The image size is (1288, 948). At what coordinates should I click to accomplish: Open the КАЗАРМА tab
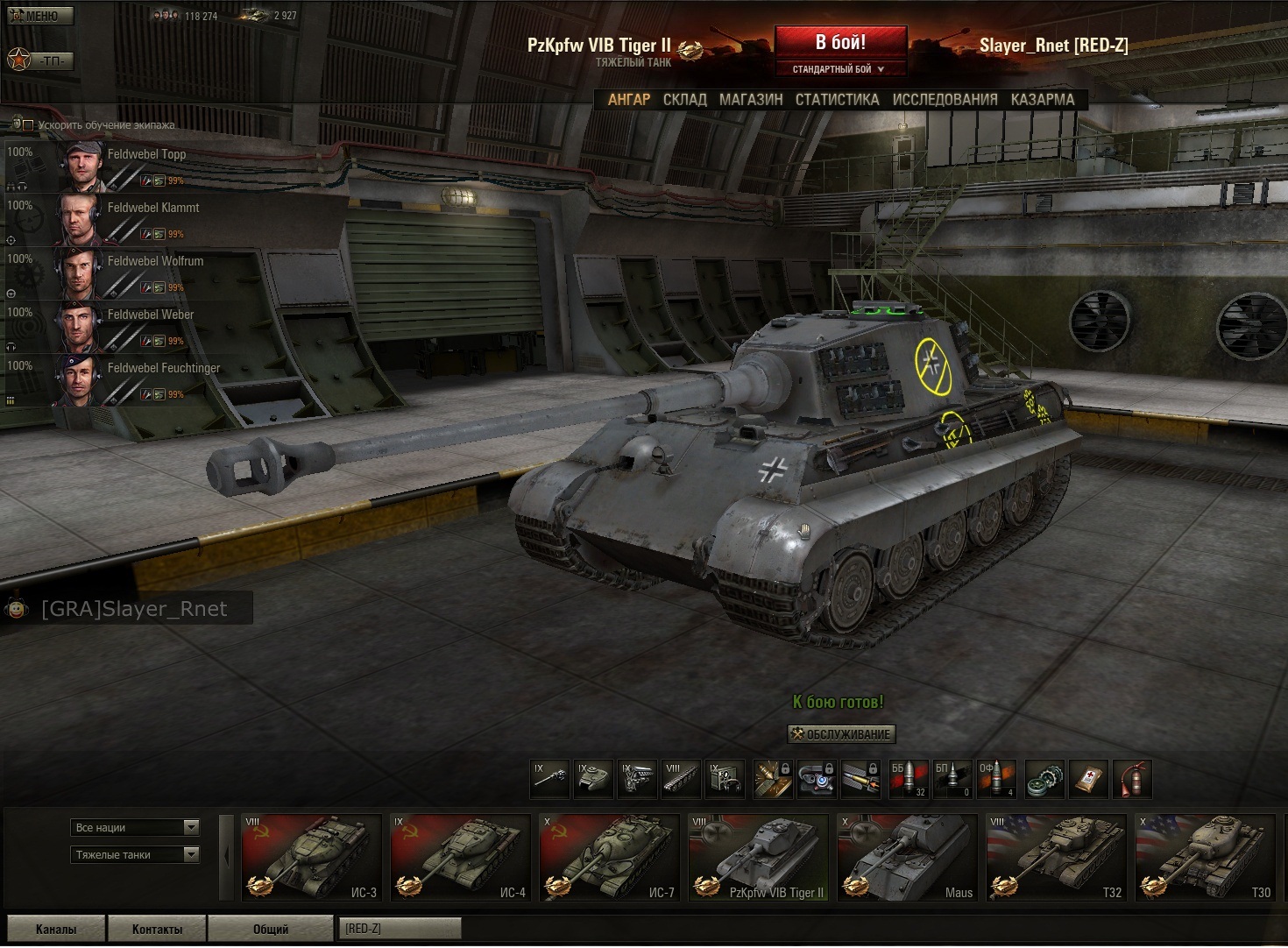pyautogui.click(x=1042, y=100)
